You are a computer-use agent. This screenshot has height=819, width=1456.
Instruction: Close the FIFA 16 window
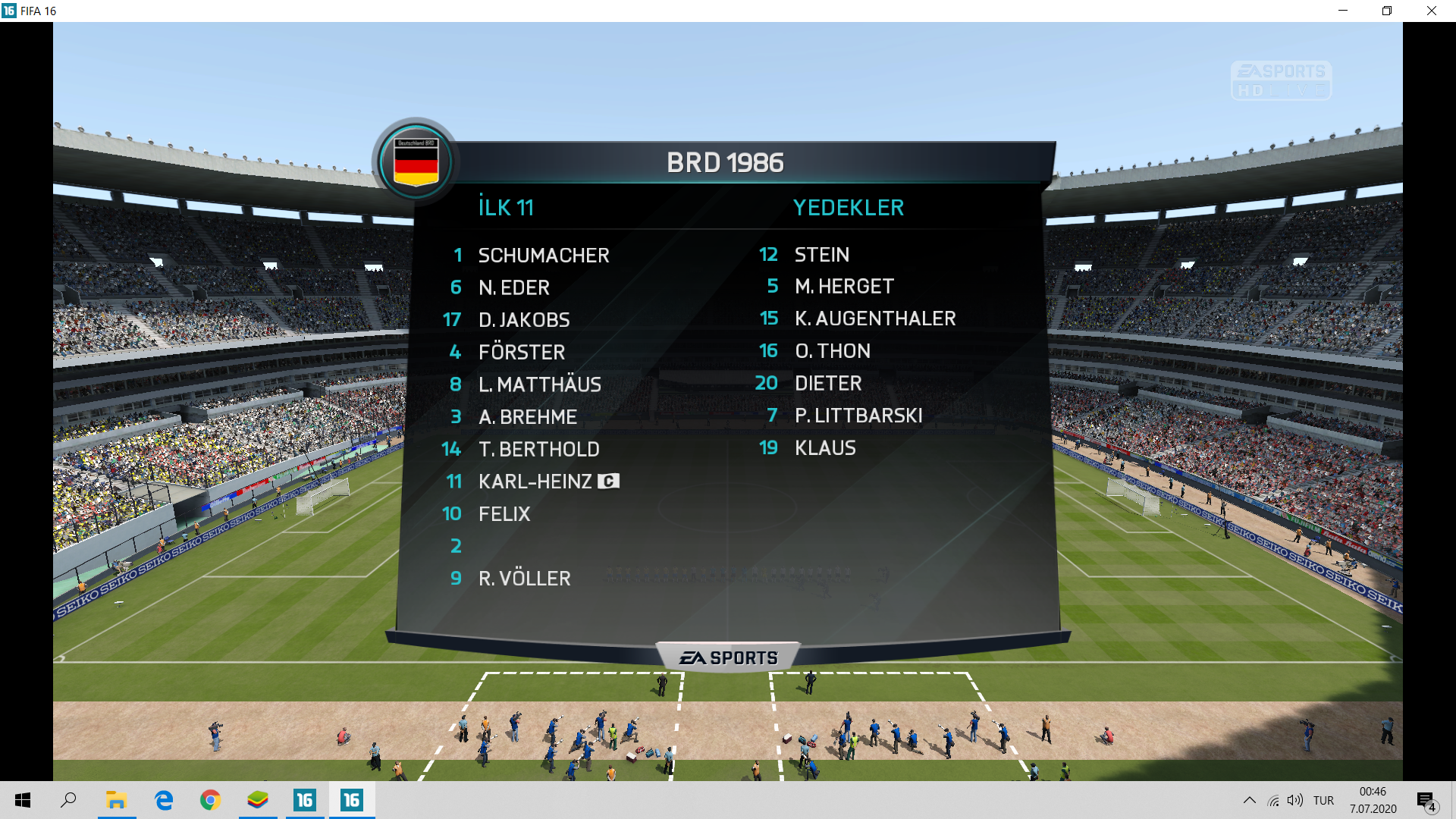click(x=1431, y=11)
